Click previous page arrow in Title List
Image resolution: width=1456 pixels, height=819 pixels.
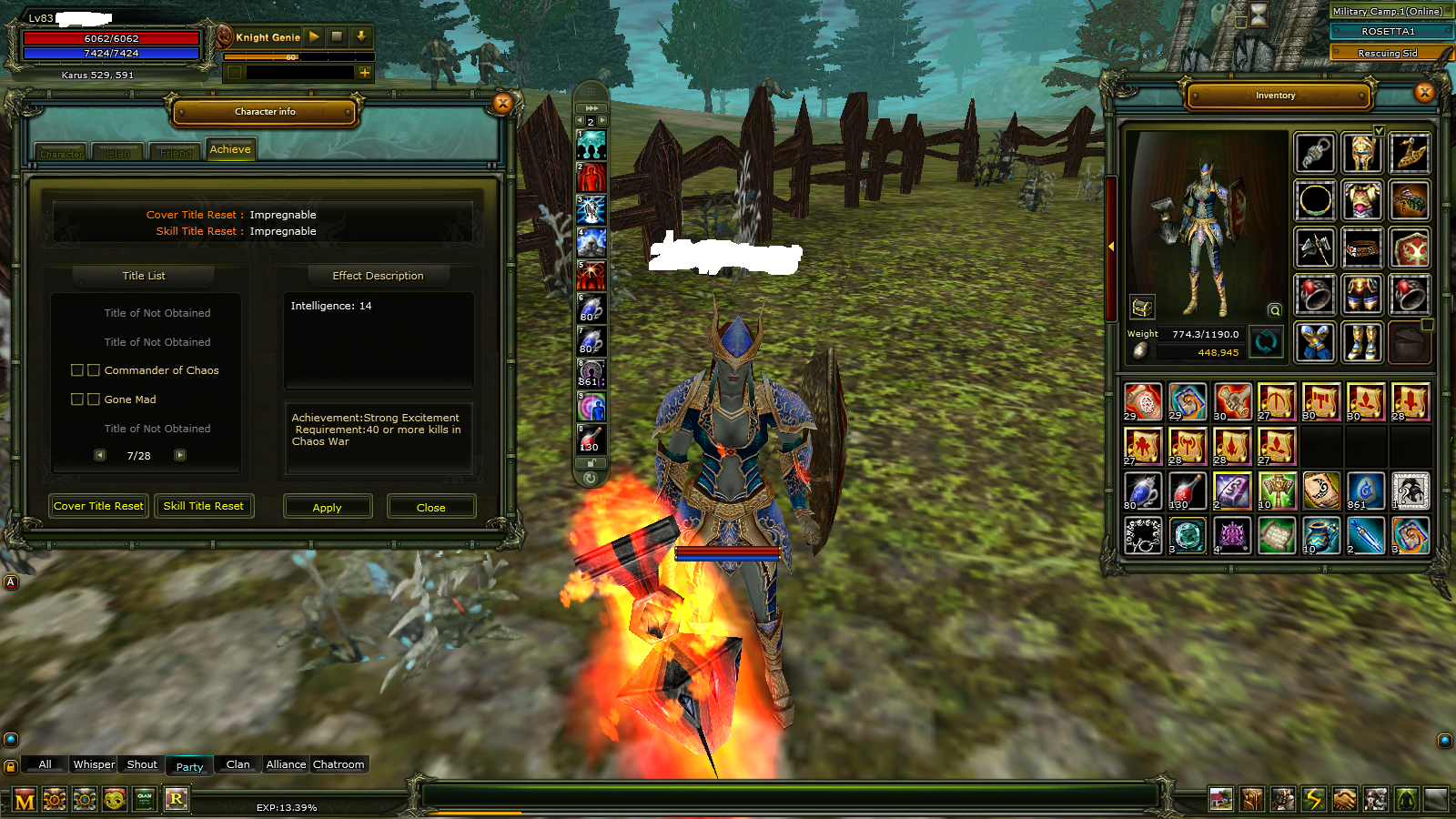[99, 455]
